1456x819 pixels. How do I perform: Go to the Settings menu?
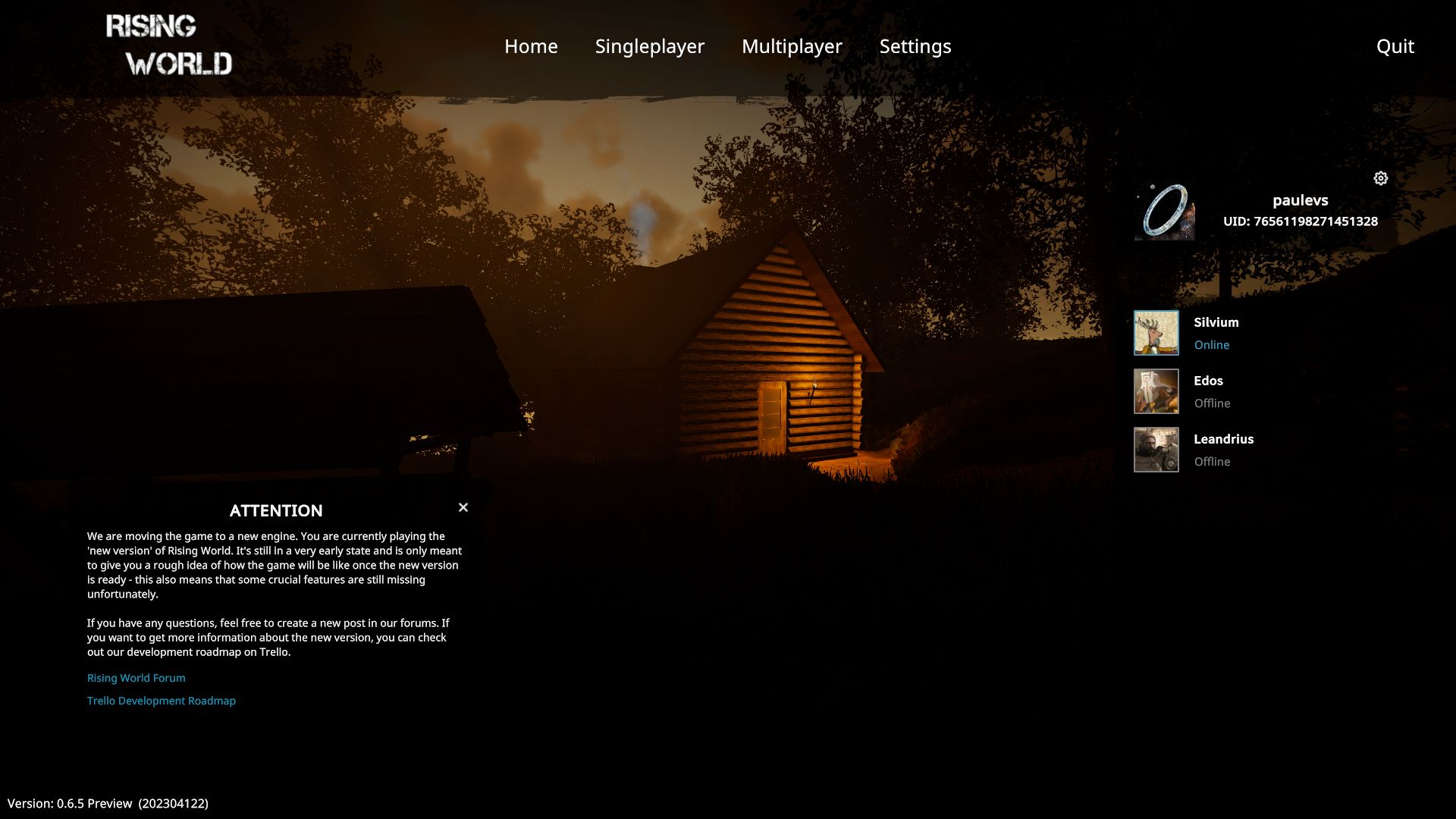(915, 46)
